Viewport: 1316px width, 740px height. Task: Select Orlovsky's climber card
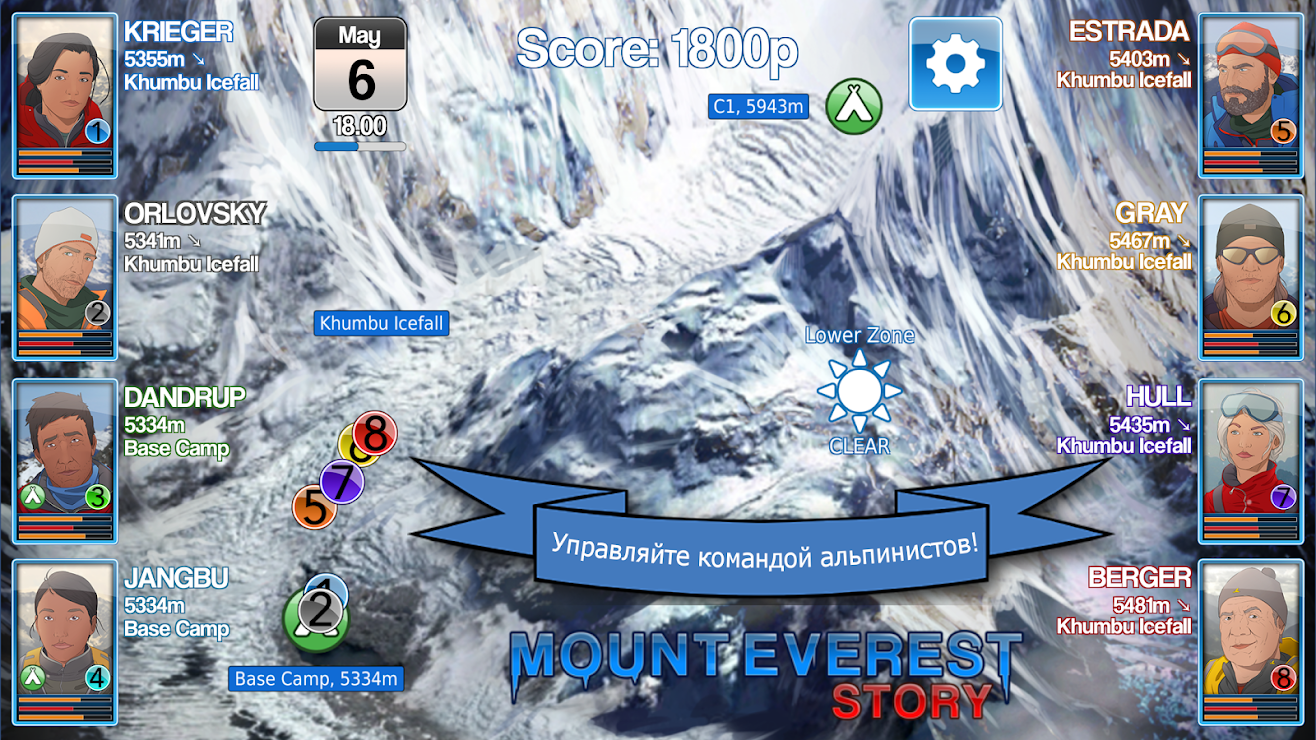[64, 272]
